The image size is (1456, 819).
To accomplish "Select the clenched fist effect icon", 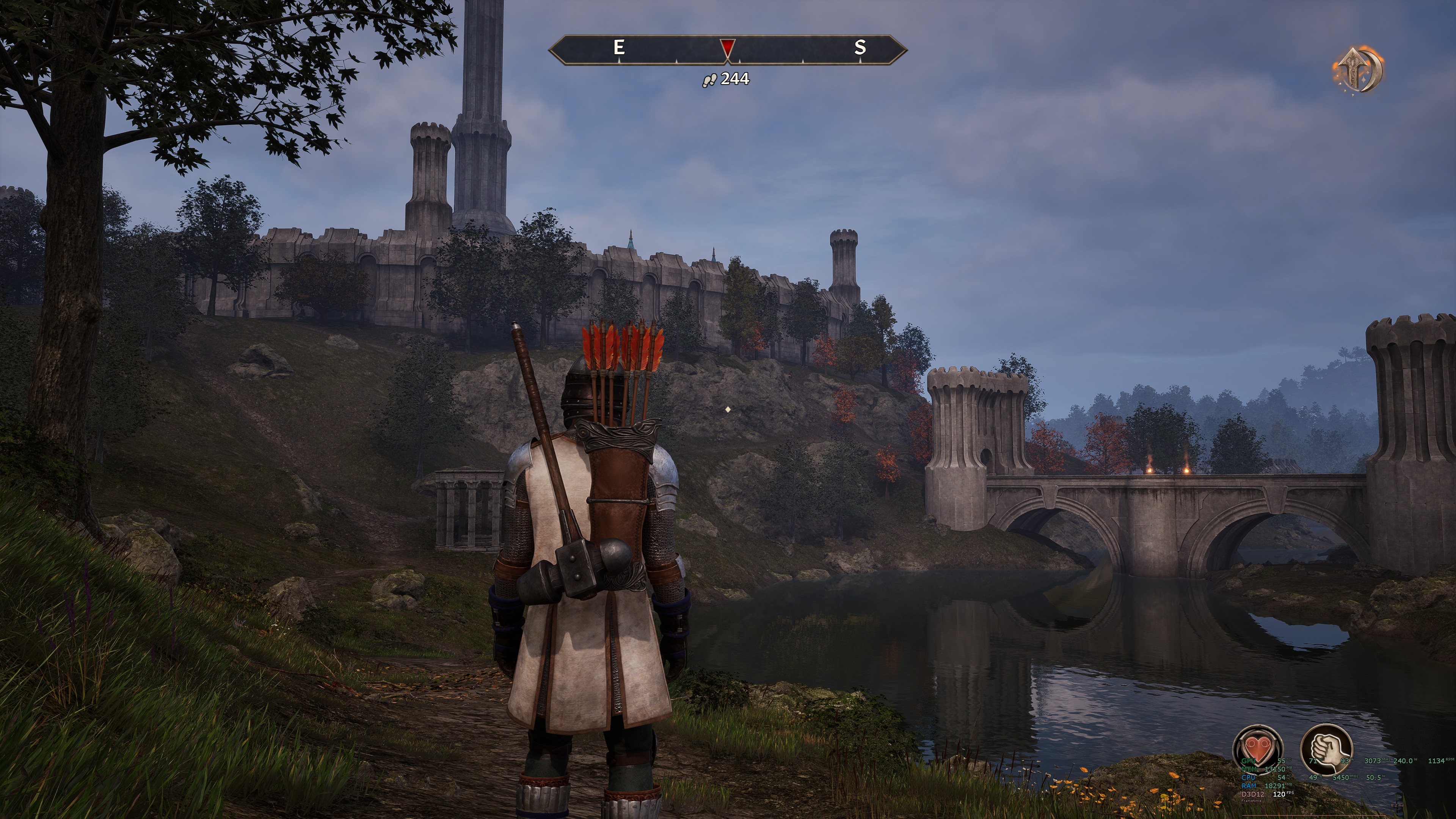I will tap(1326, 748).
